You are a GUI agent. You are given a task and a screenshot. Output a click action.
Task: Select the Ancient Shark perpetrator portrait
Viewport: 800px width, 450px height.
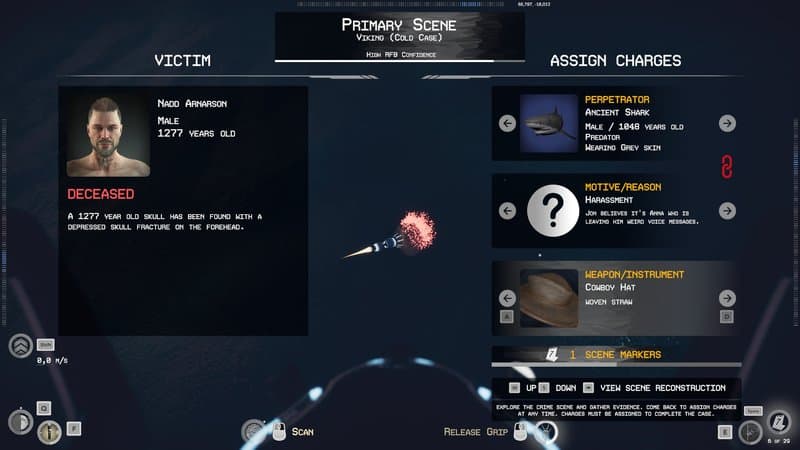tap(548, 123)
